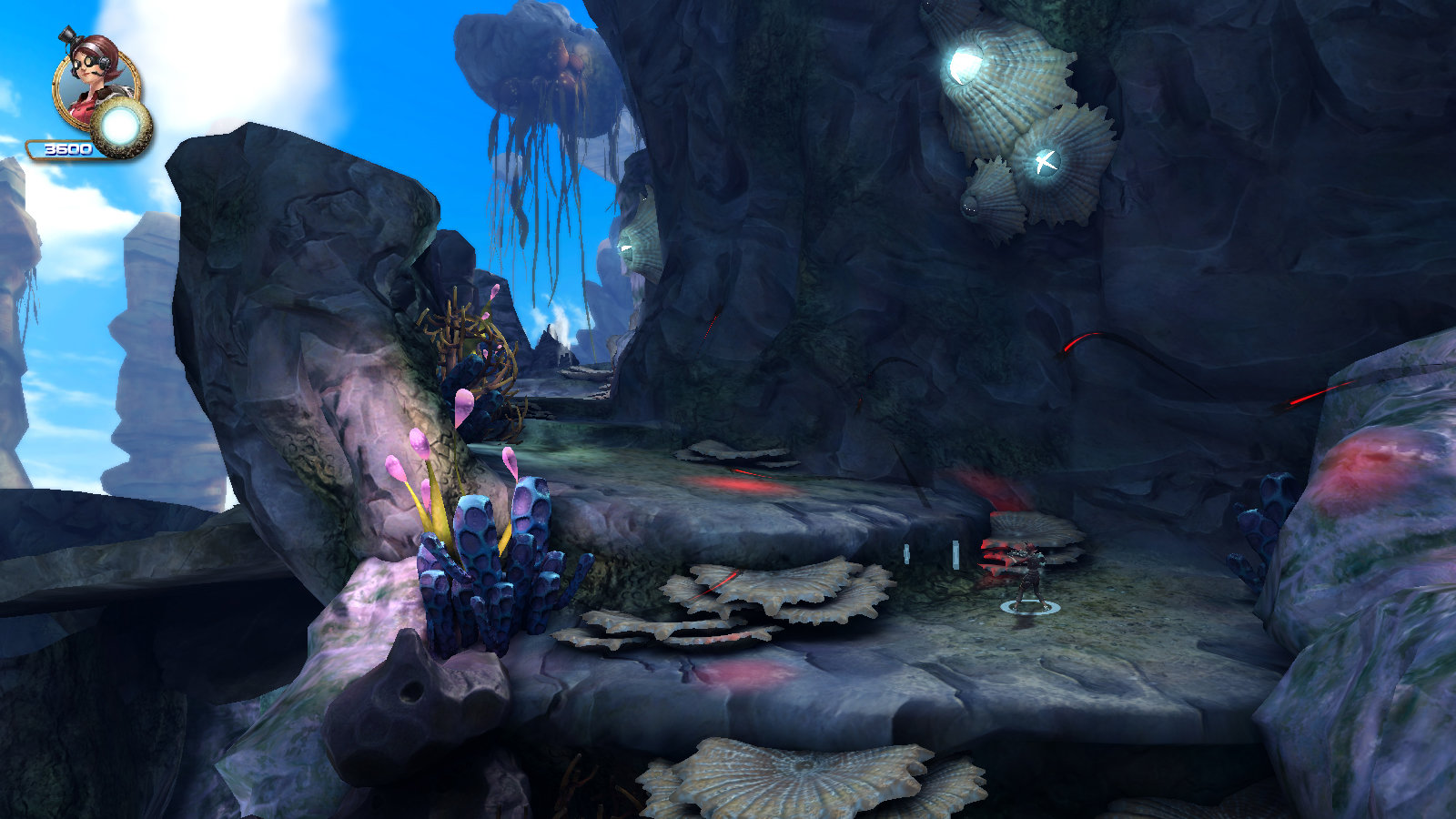The image size is (1456, 819).
Task: Click the goggled character portrait
Action: (x=93, y=82)
